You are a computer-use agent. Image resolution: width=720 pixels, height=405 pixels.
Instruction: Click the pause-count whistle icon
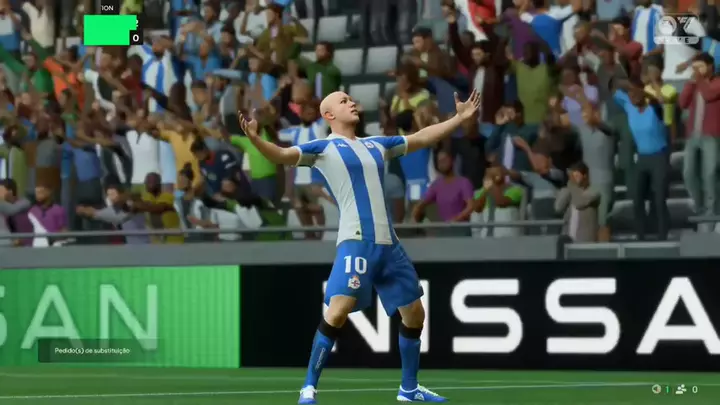click(656, 389)
